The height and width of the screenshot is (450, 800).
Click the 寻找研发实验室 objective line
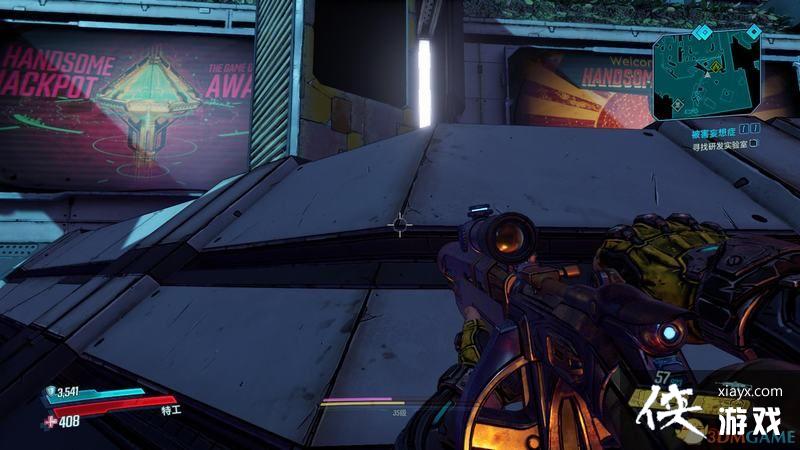719,145
